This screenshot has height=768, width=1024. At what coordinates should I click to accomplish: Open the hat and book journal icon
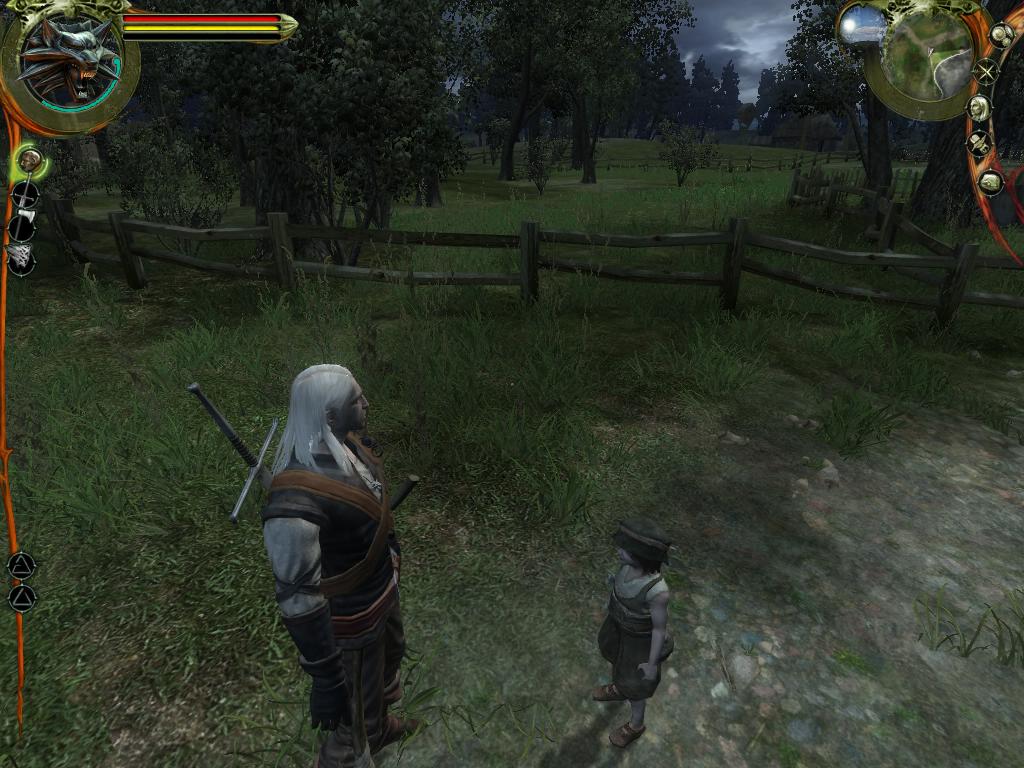coord(979,145)
